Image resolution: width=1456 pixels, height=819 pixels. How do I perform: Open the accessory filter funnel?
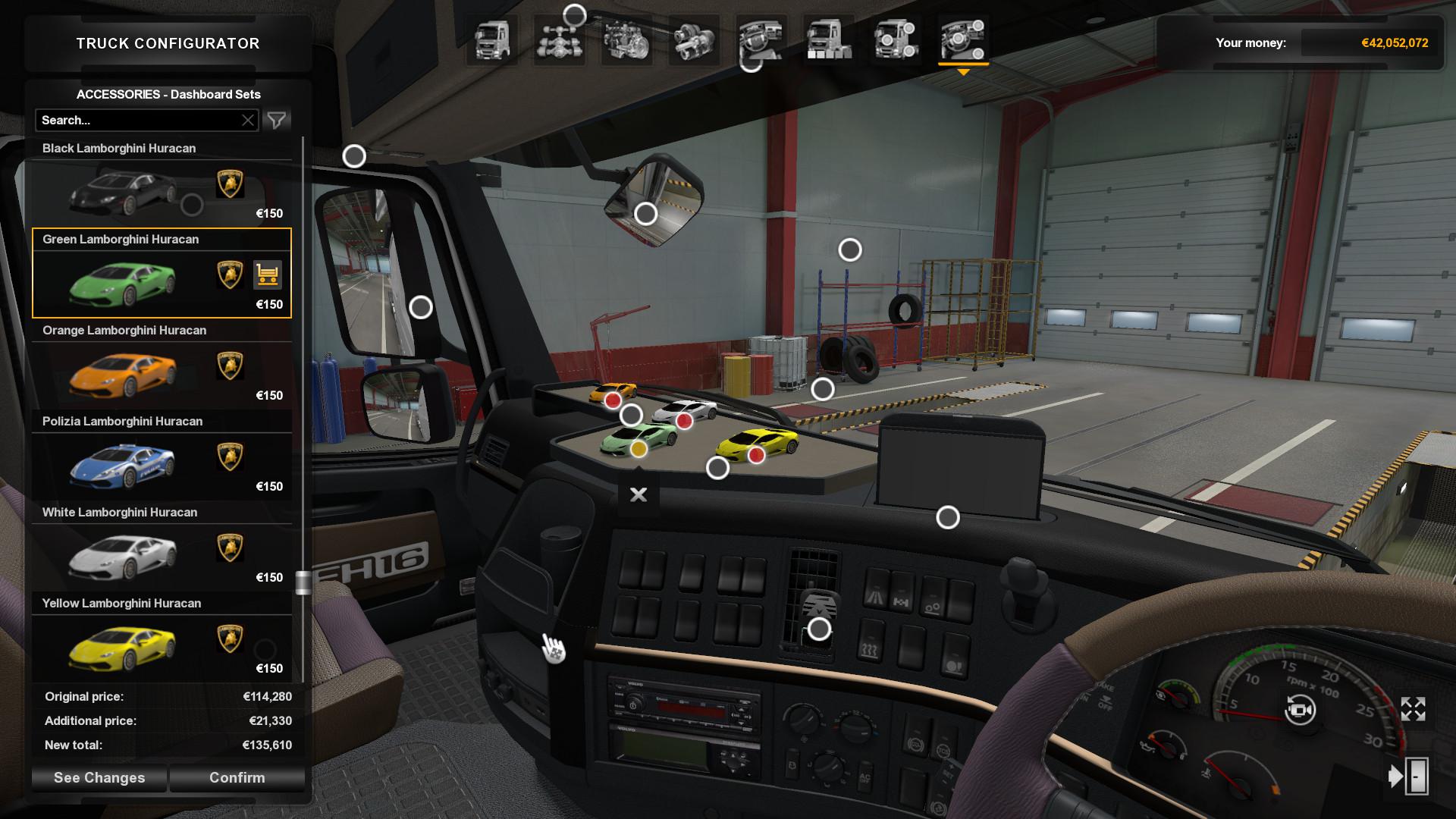click(x=277, y=120)
